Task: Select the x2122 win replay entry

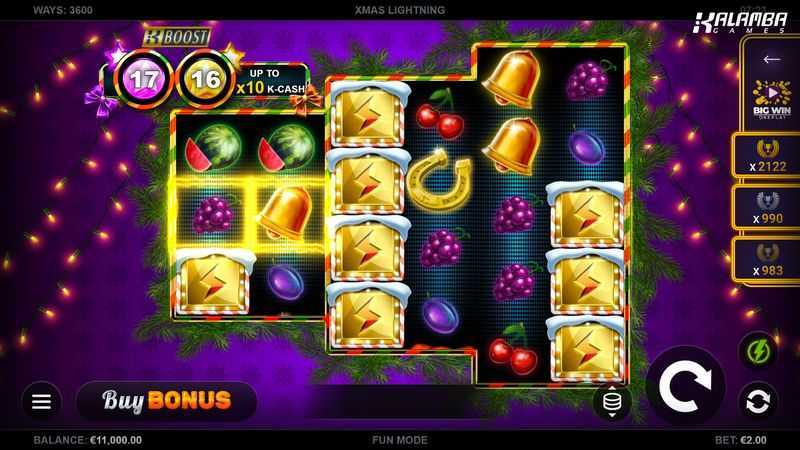Action: tap(771, 155)
